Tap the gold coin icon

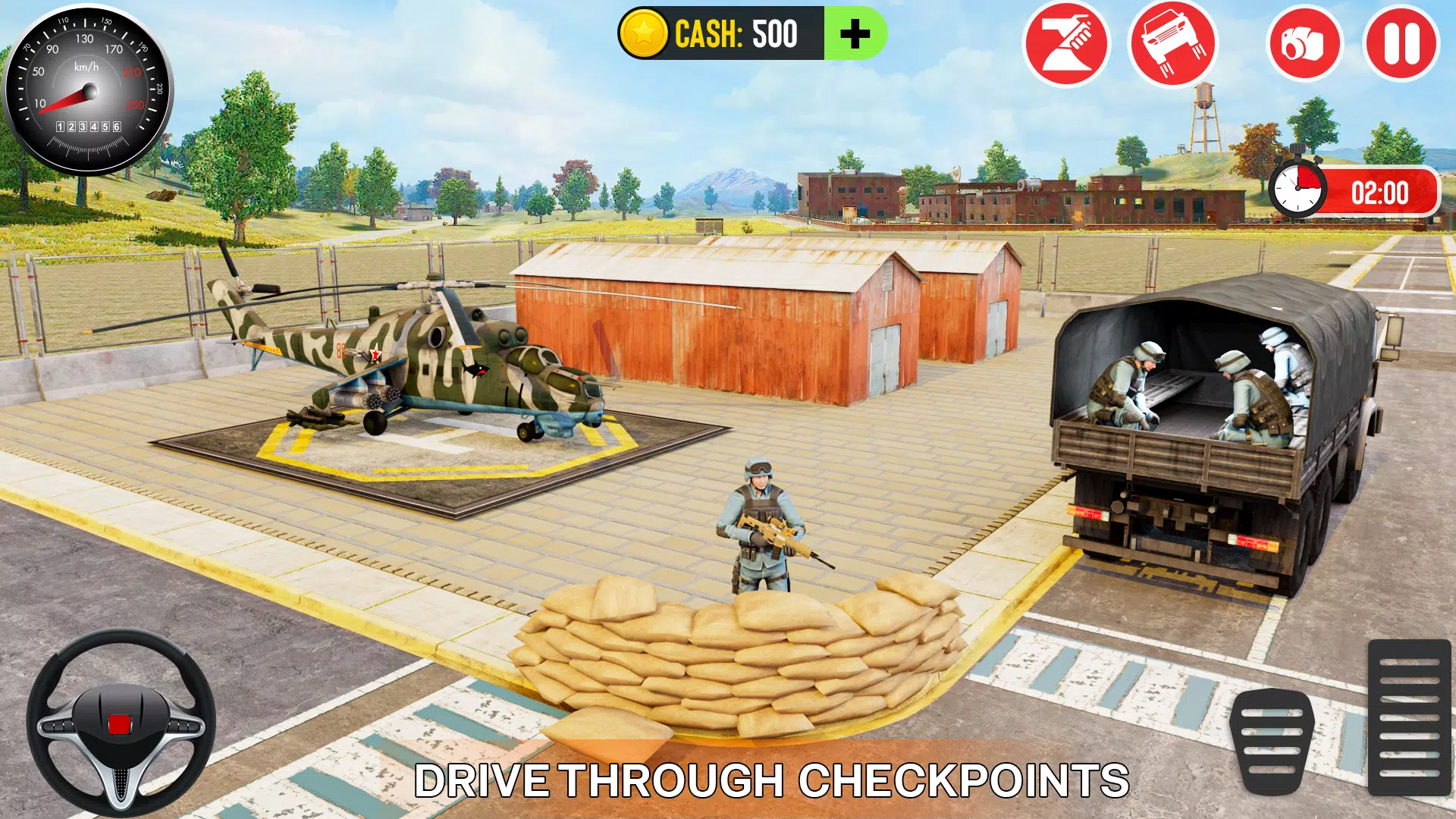[x=644, y=33]
